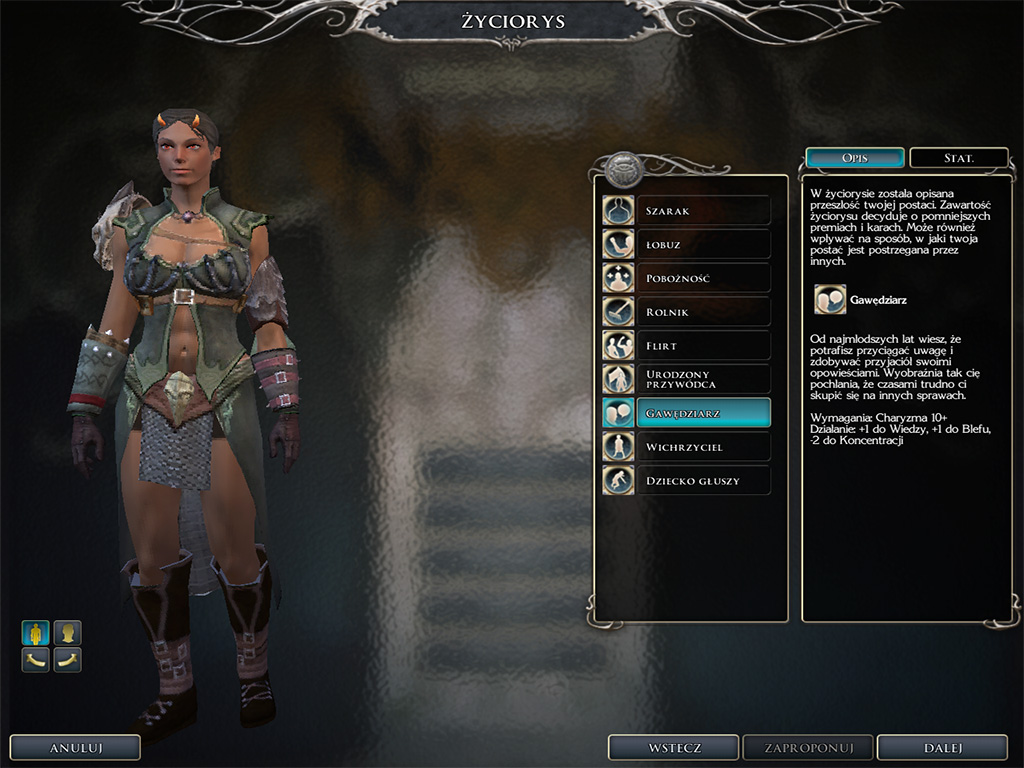Rotate character with the right arrow button

tap(67, 660)
